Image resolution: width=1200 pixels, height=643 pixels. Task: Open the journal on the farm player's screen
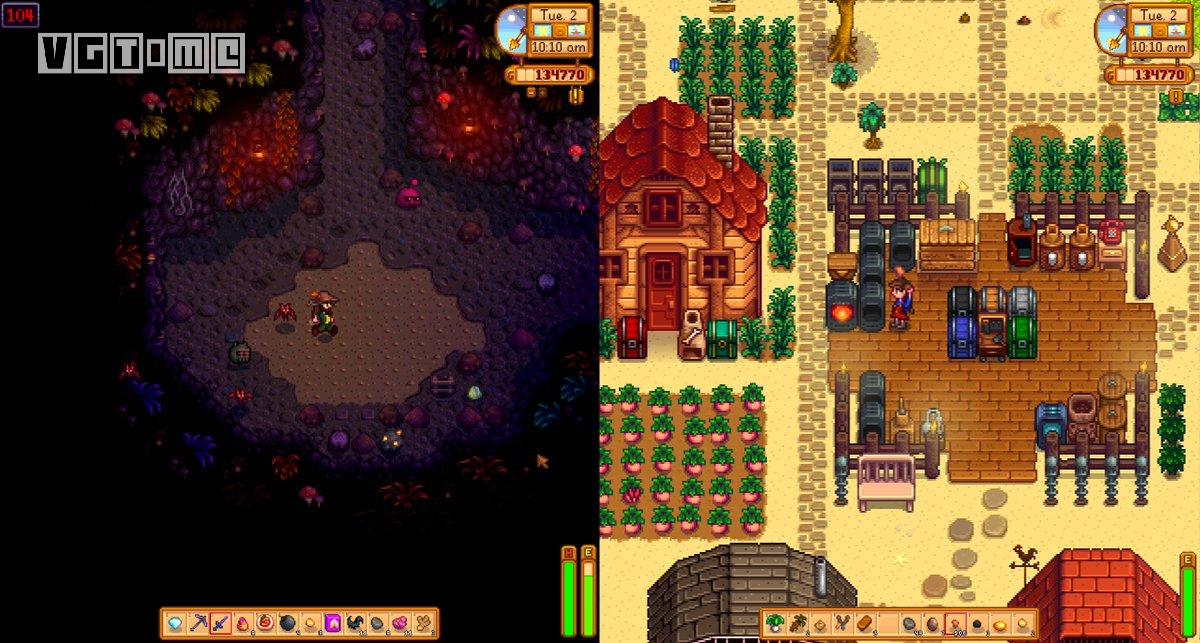[x=1176, y=96]
